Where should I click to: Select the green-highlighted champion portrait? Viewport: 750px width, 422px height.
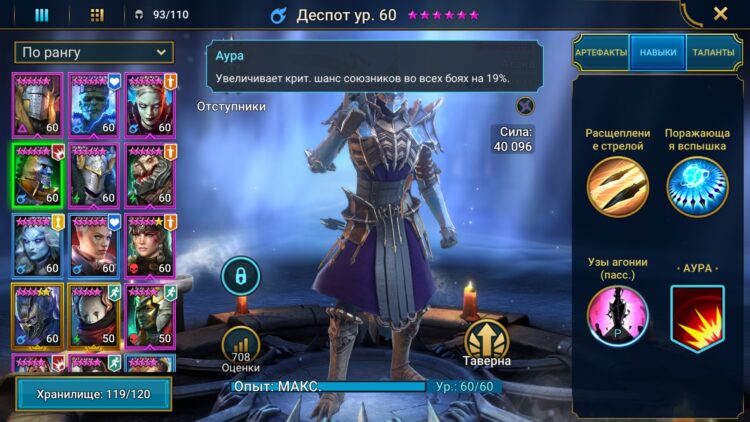coord(37,174)
